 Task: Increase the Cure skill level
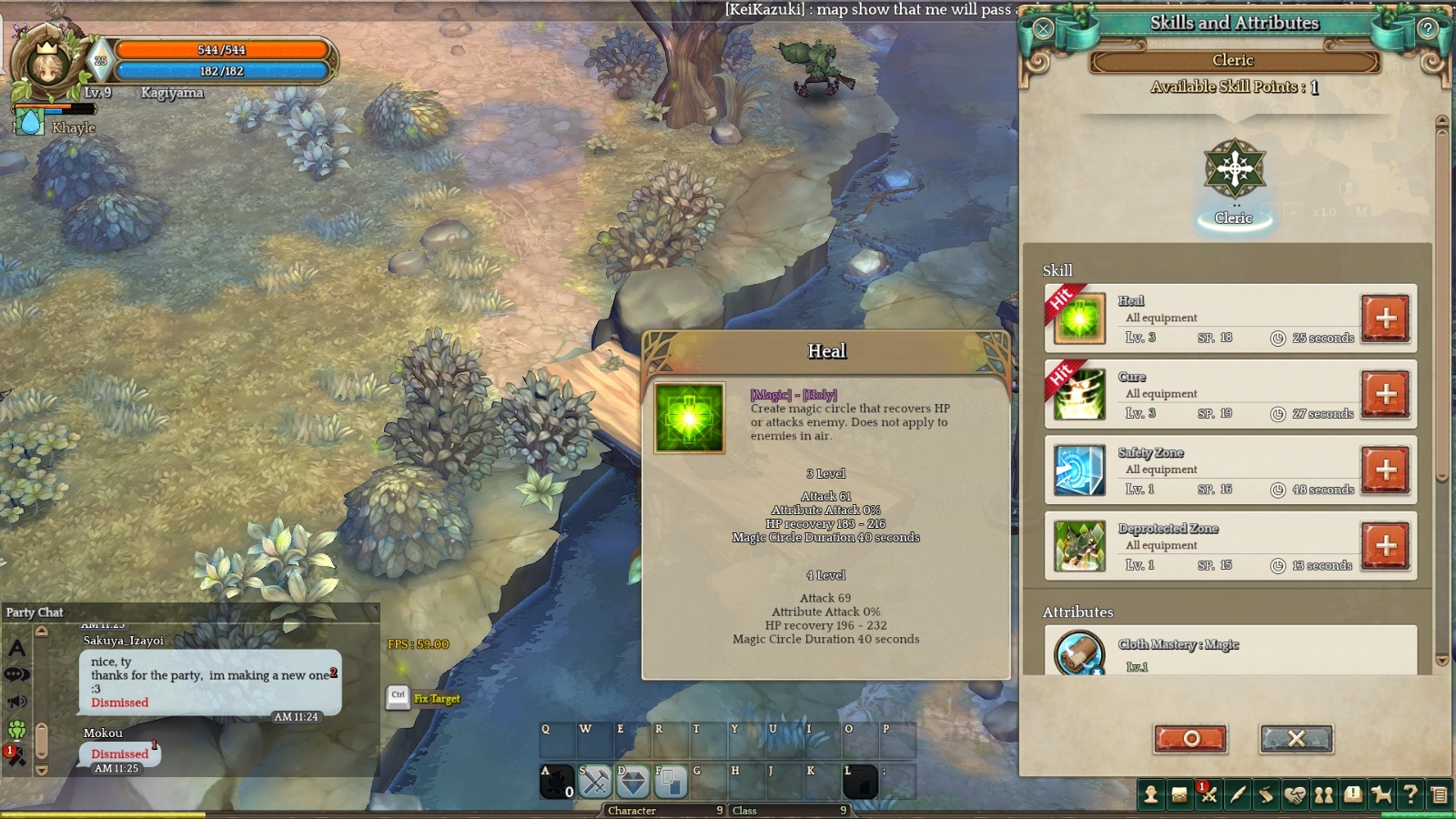(1385, 394)
